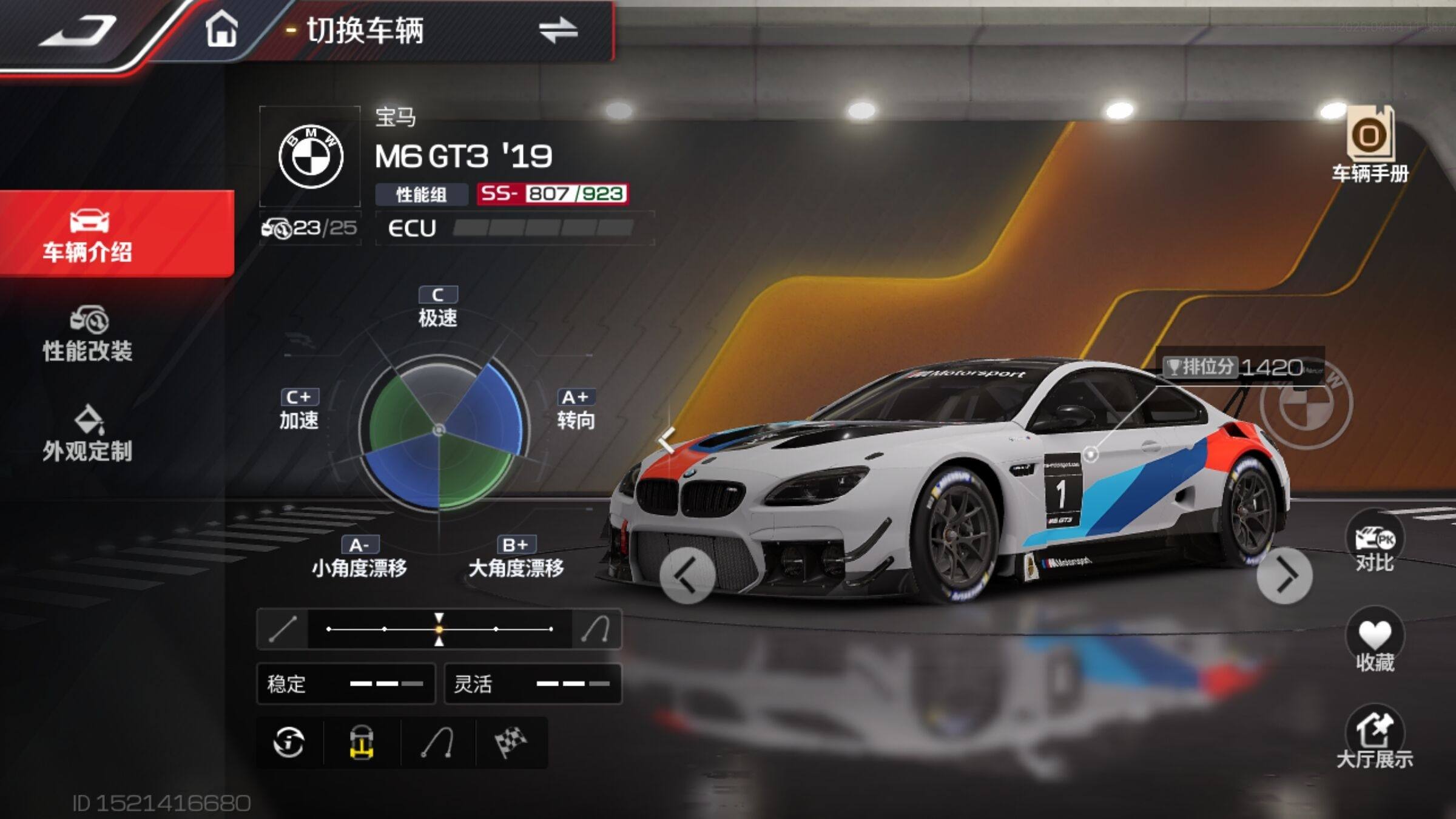Image resolution: width=1456 pixels, height=819 pixels.
Task: Go back with the top-left arrow
Action: pos(79,30)
